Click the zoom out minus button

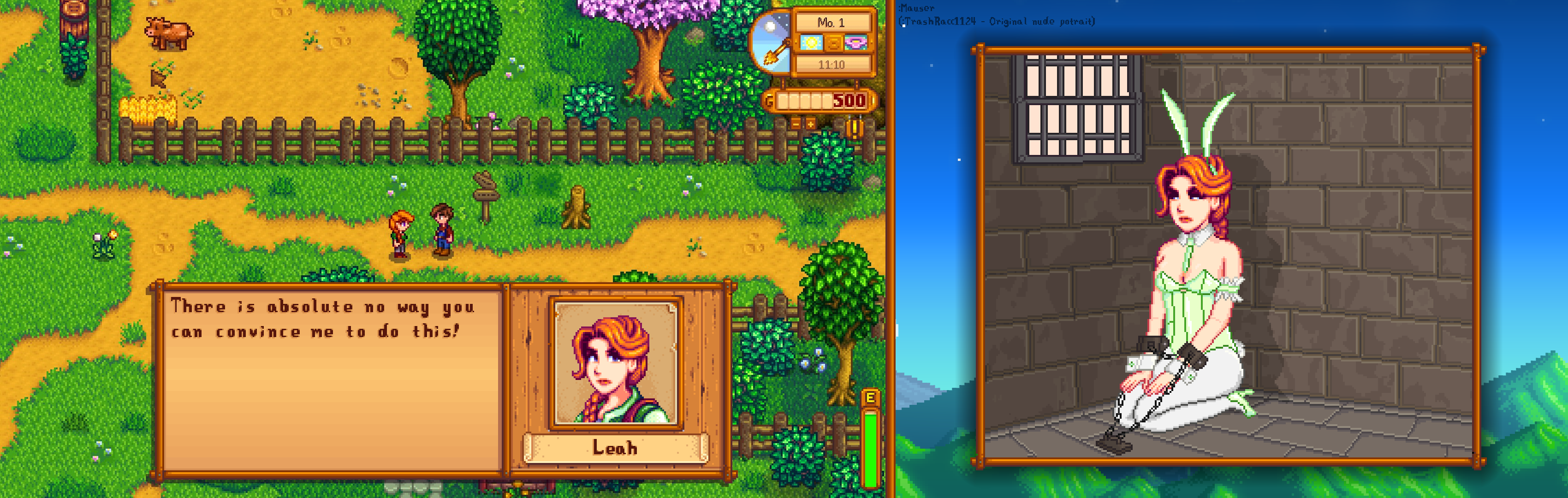(796, 124)
